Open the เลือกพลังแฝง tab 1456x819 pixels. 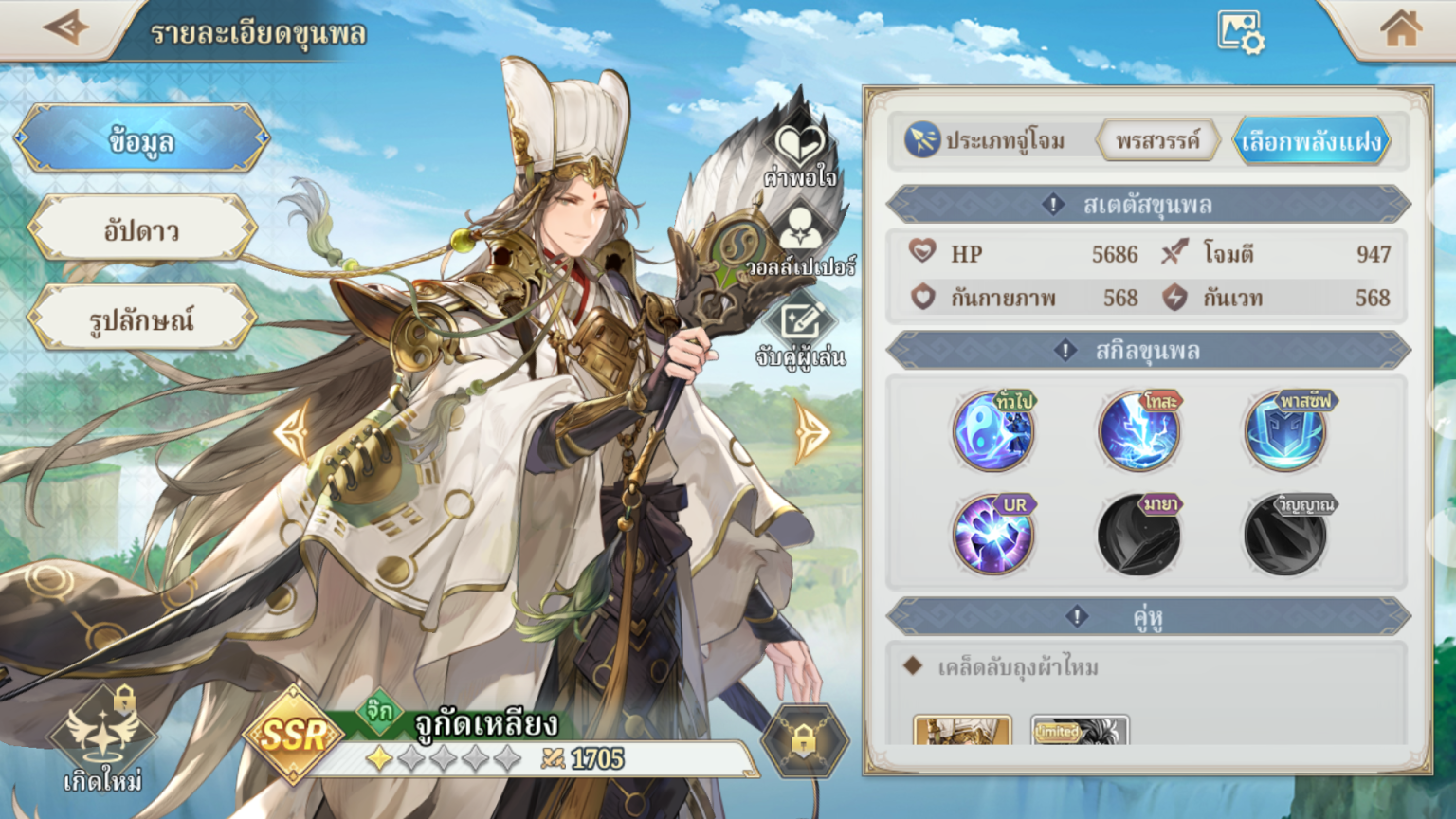coord(1312,139)
